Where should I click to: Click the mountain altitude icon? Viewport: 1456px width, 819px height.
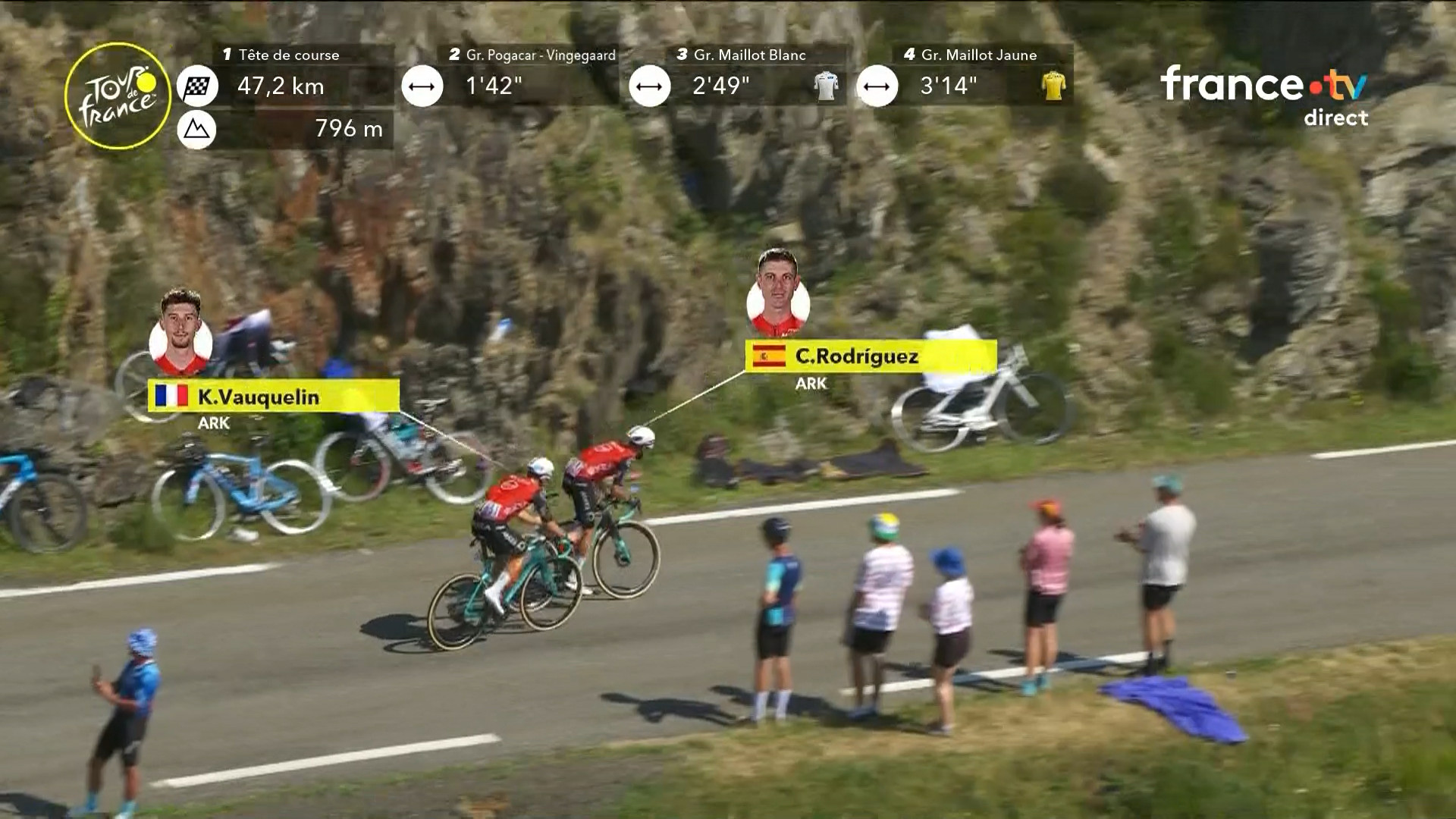(197, 130)
